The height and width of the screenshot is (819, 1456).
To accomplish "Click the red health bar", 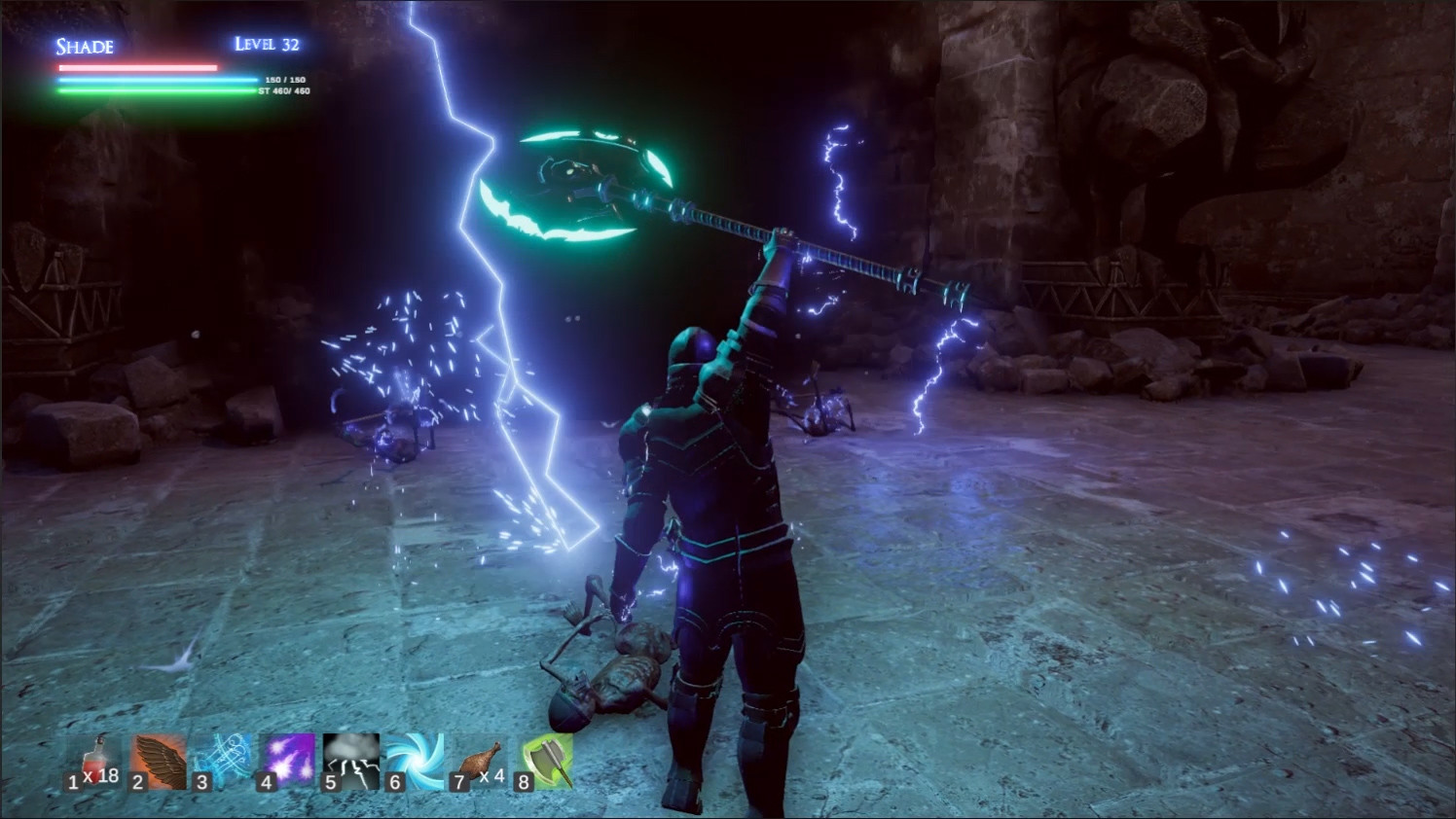I will point(134,65).
